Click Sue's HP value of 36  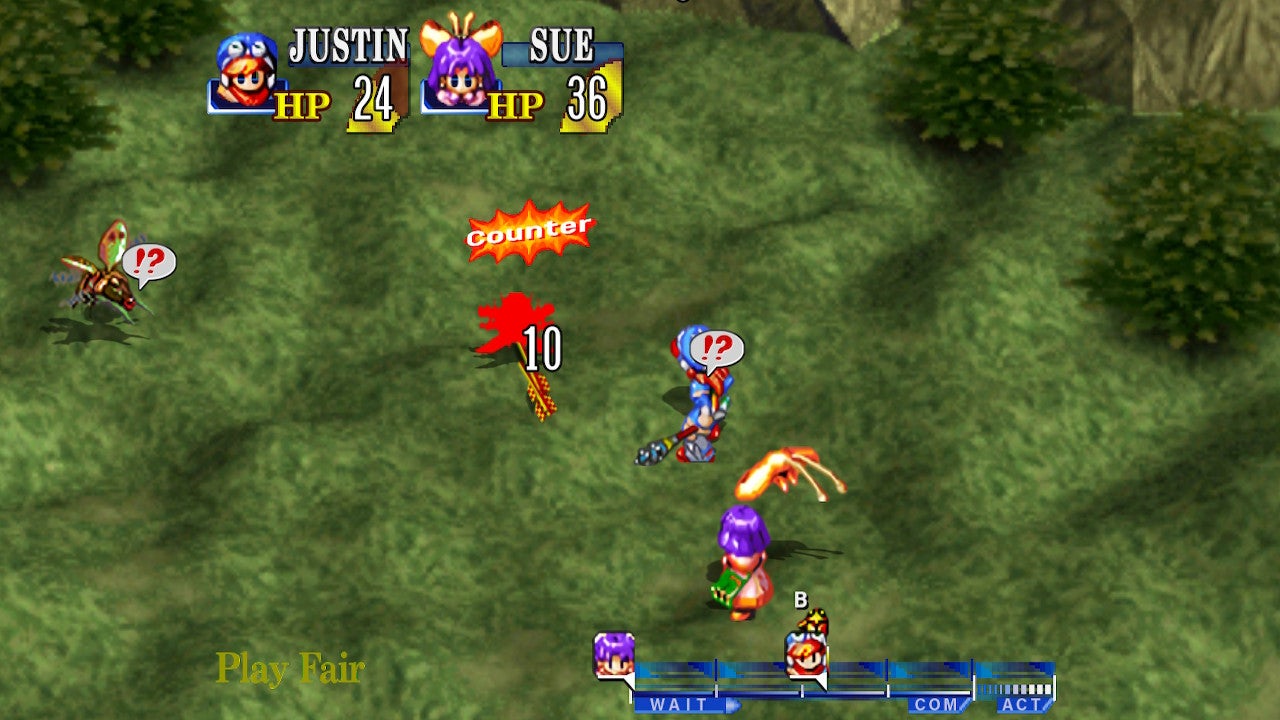588,99
